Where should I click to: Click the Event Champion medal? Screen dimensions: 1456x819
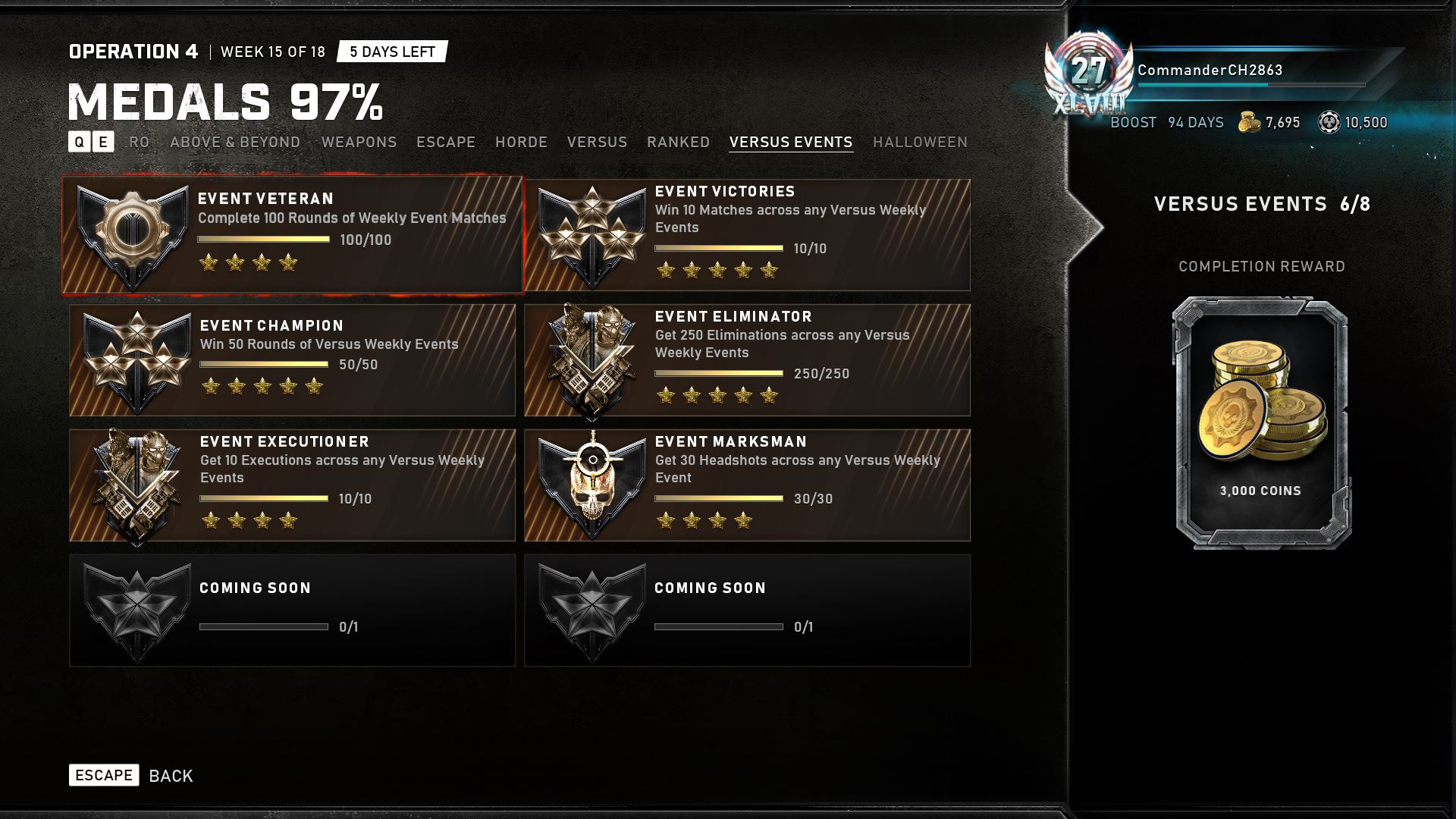tap(292, 360)
